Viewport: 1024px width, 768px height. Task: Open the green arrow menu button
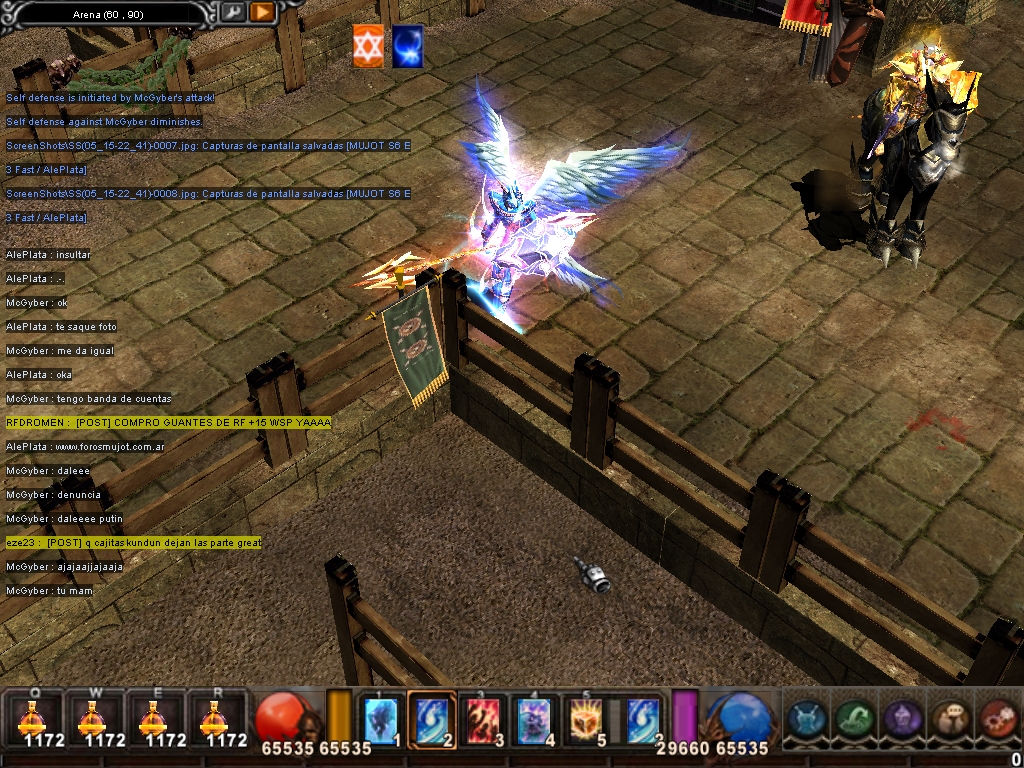click(855, 718)
